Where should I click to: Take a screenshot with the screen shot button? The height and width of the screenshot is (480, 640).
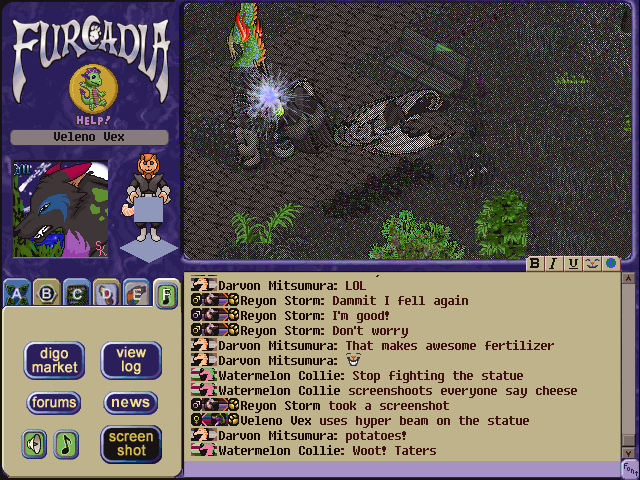tap(131, 444)
